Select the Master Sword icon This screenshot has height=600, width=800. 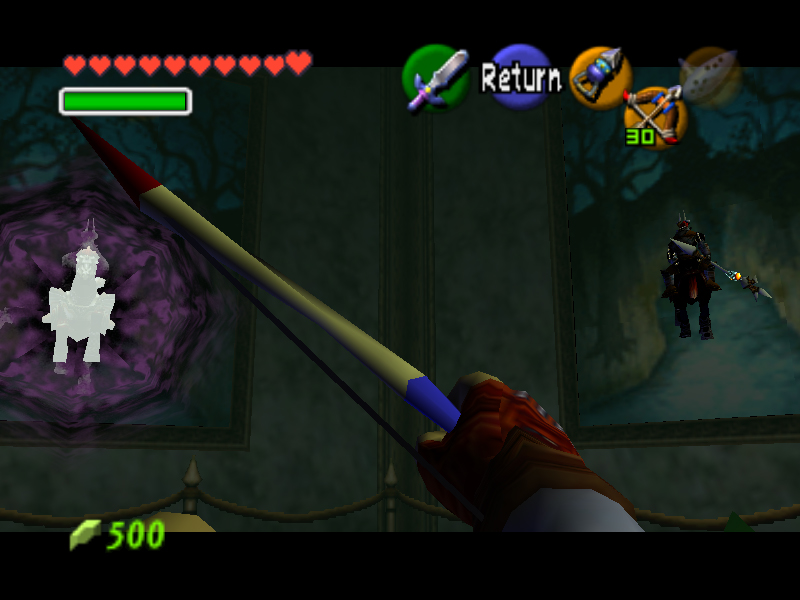coord(435,78)
